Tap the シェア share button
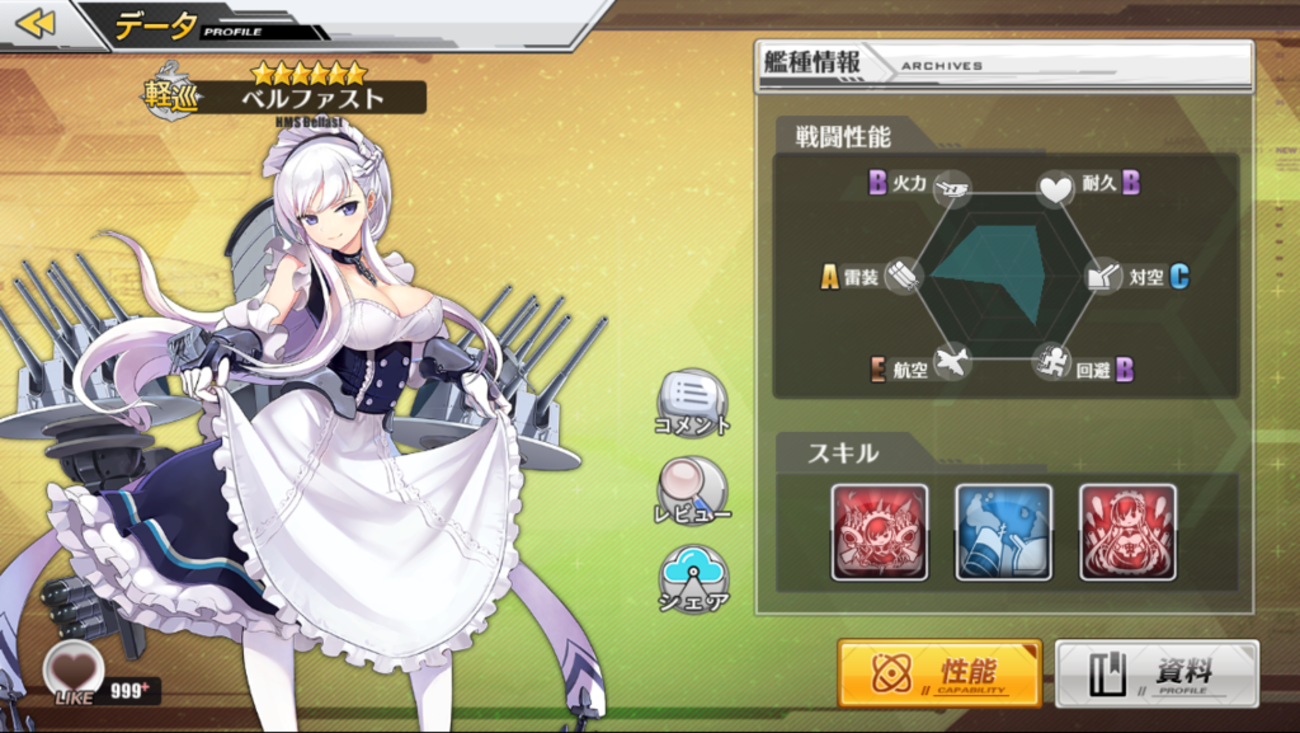Screen dimensions: 1300x733 (x=692, y=578)
